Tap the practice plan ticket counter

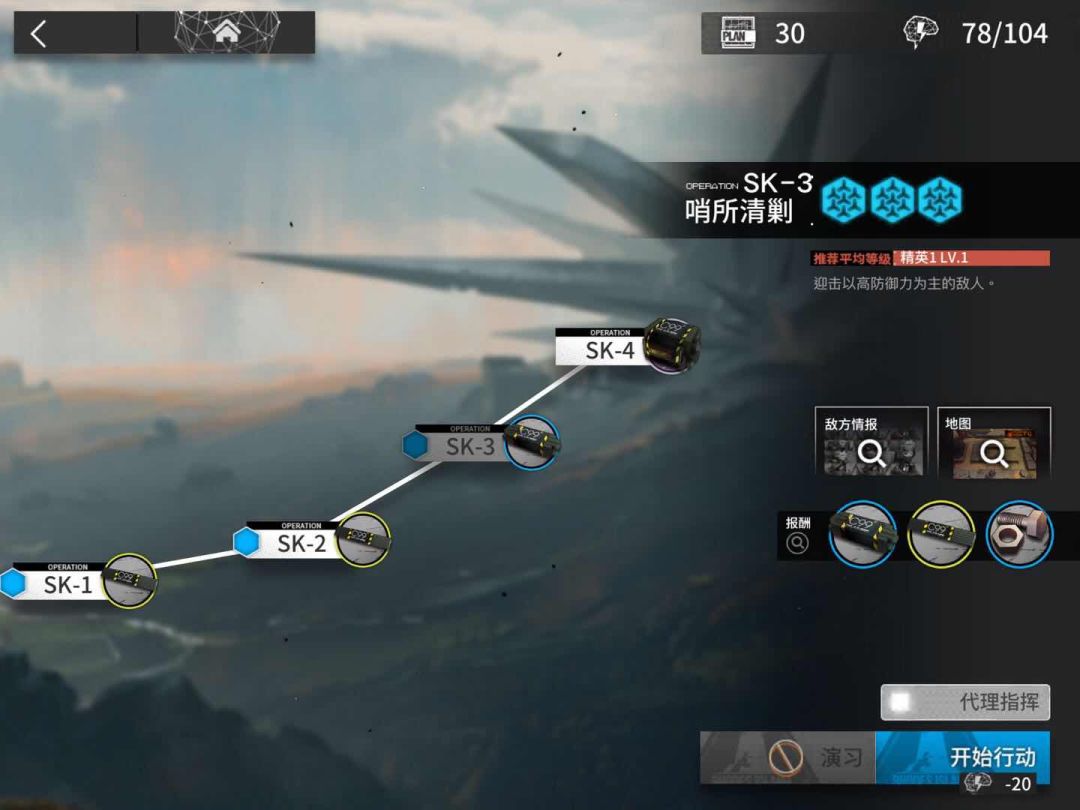[x=765, y=33]
